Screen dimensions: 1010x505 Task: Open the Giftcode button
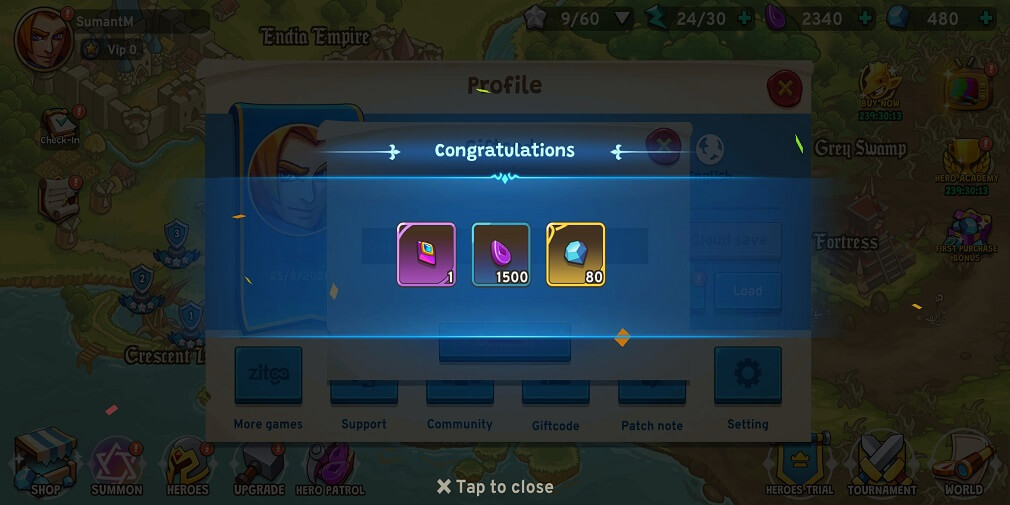pos(555,392)
